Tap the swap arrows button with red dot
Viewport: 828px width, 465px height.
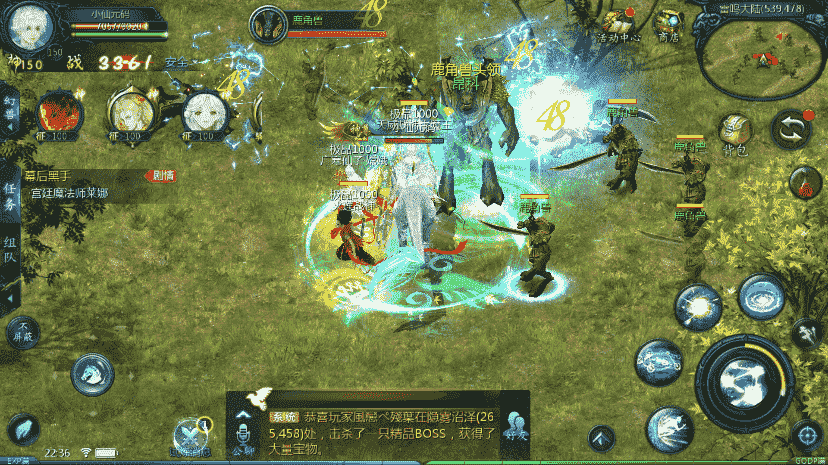(788, 129)
